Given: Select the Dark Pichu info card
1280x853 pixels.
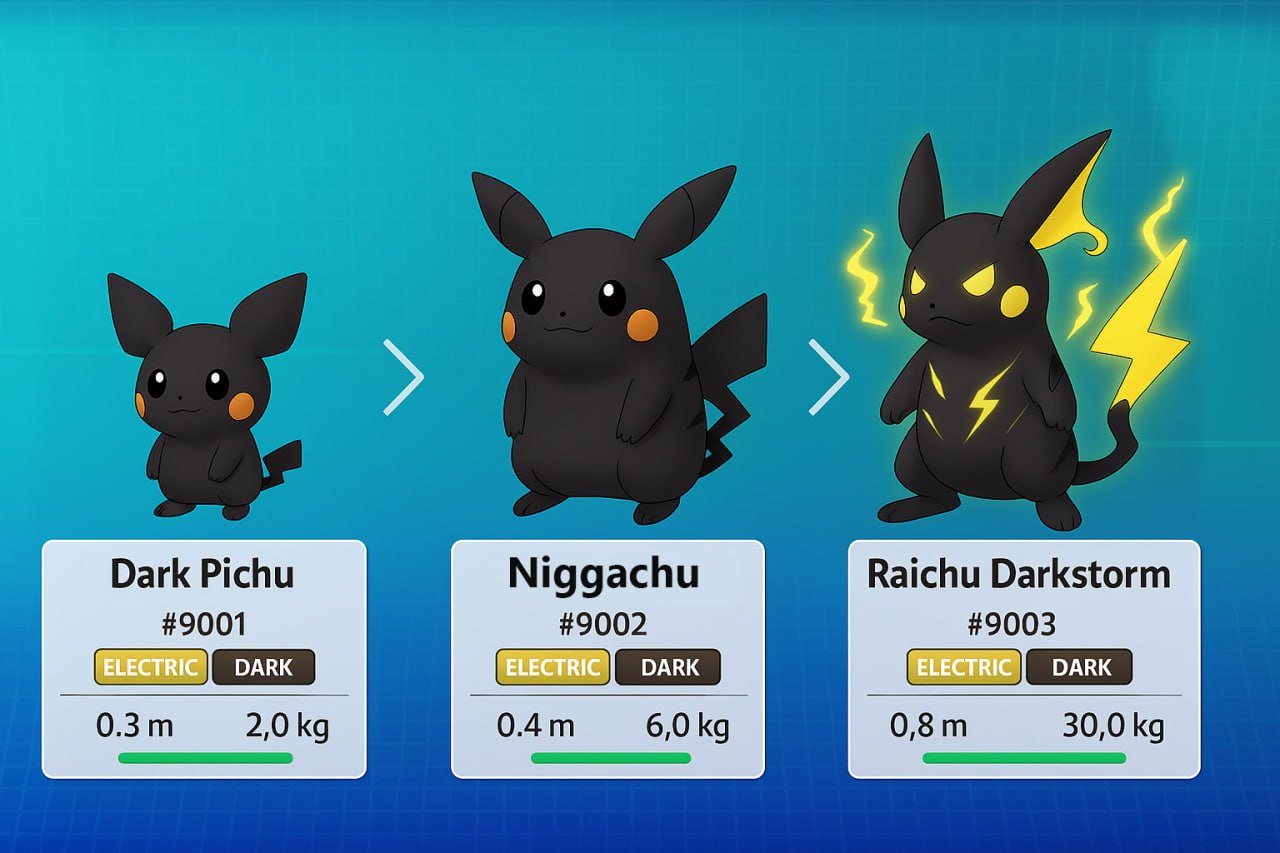Looking at the screenshot, I should [x=204, y=659].
